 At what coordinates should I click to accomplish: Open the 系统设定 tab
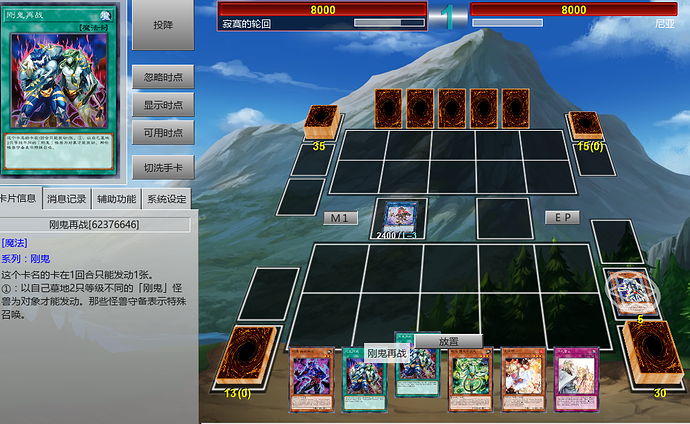pyautogui.click(x=167, y=198)
